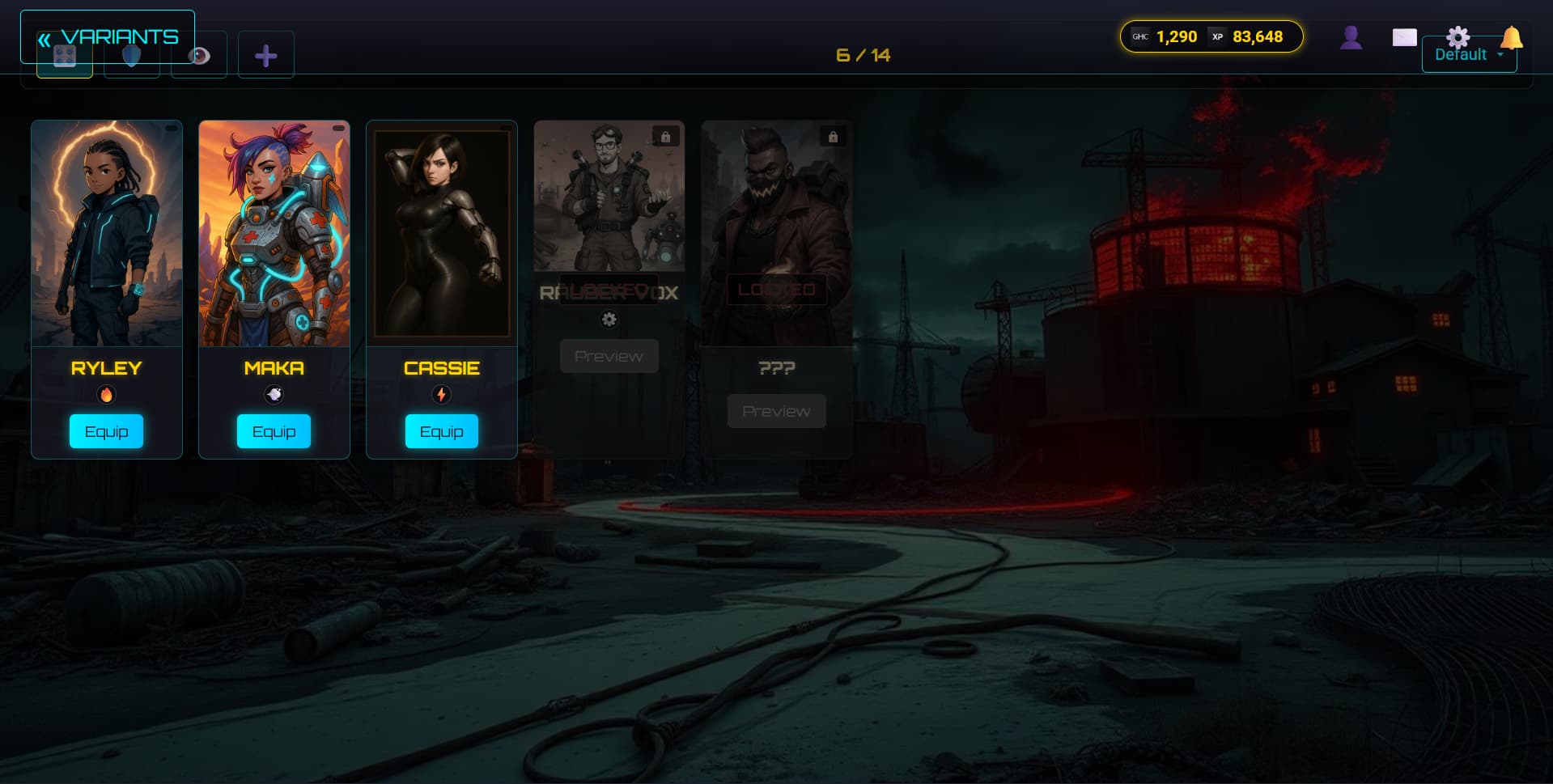Preview the locked bespectacled engineer character
This screenshot has height=784, width=1553.
pyautogui.click(x=609, y=356)
